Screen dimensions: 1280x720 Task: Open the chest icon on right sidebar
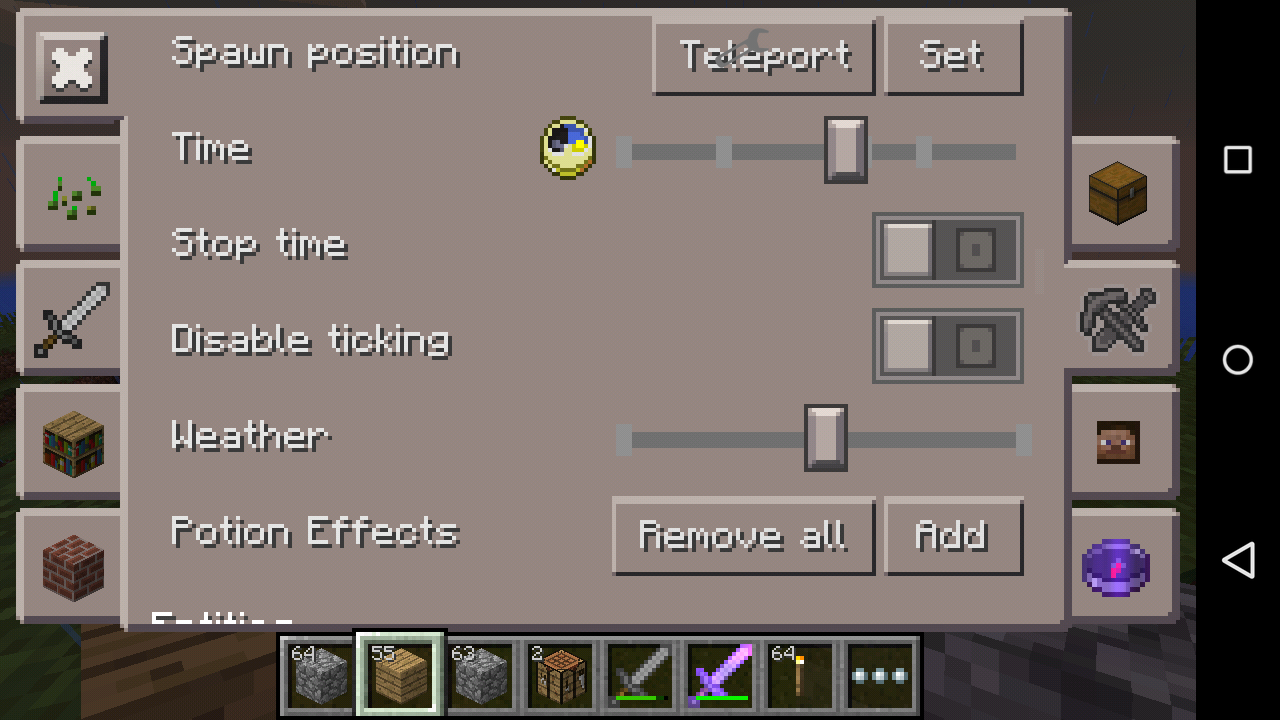coord(1120,193)
